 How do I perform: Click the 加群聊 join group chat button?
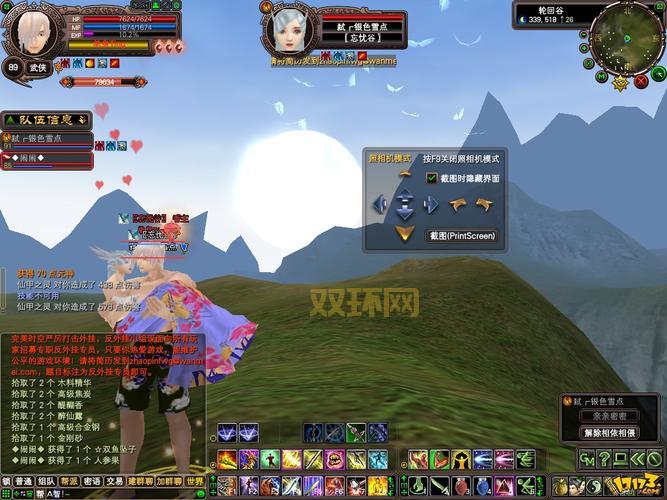point(168,481)
